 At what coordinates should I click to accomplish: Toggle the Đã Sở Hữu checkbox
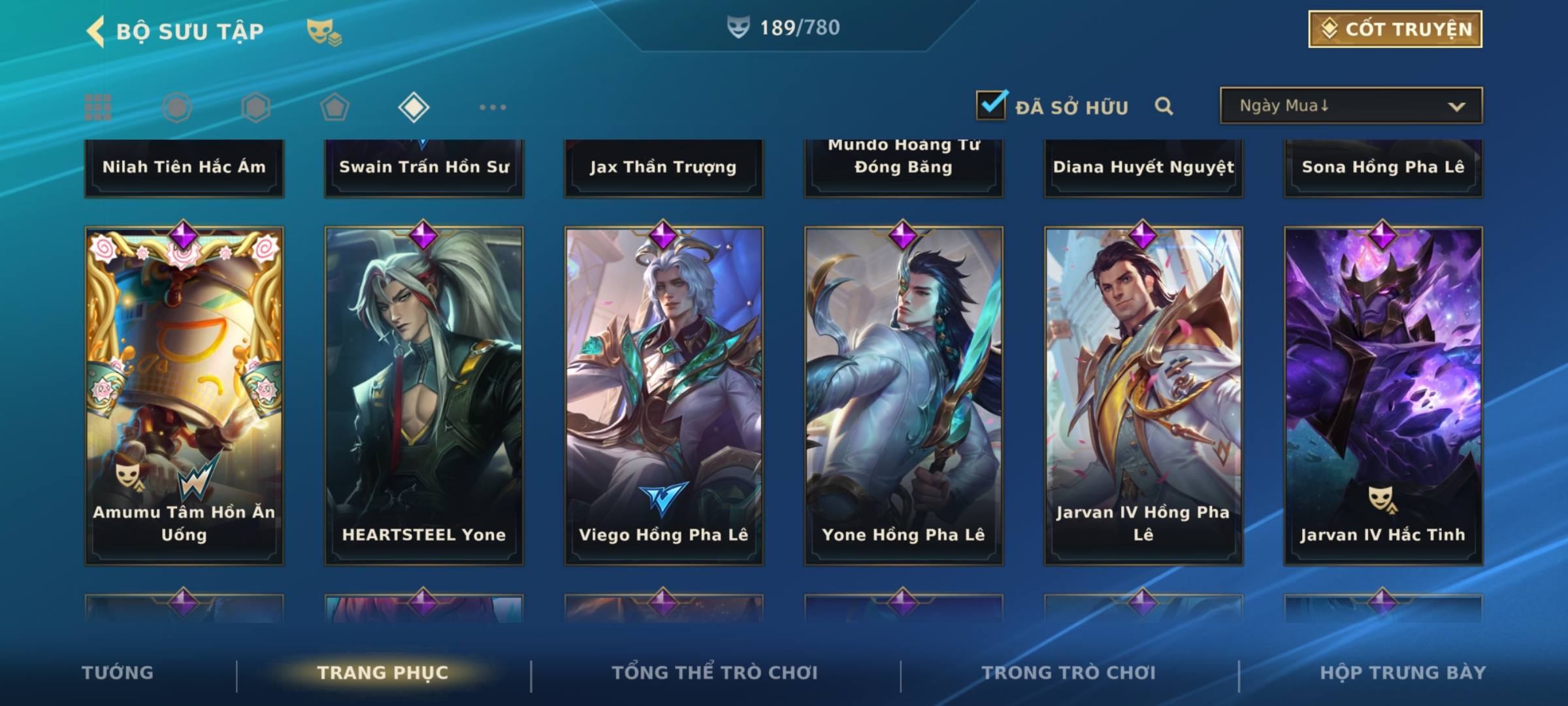tap(990, 105)
